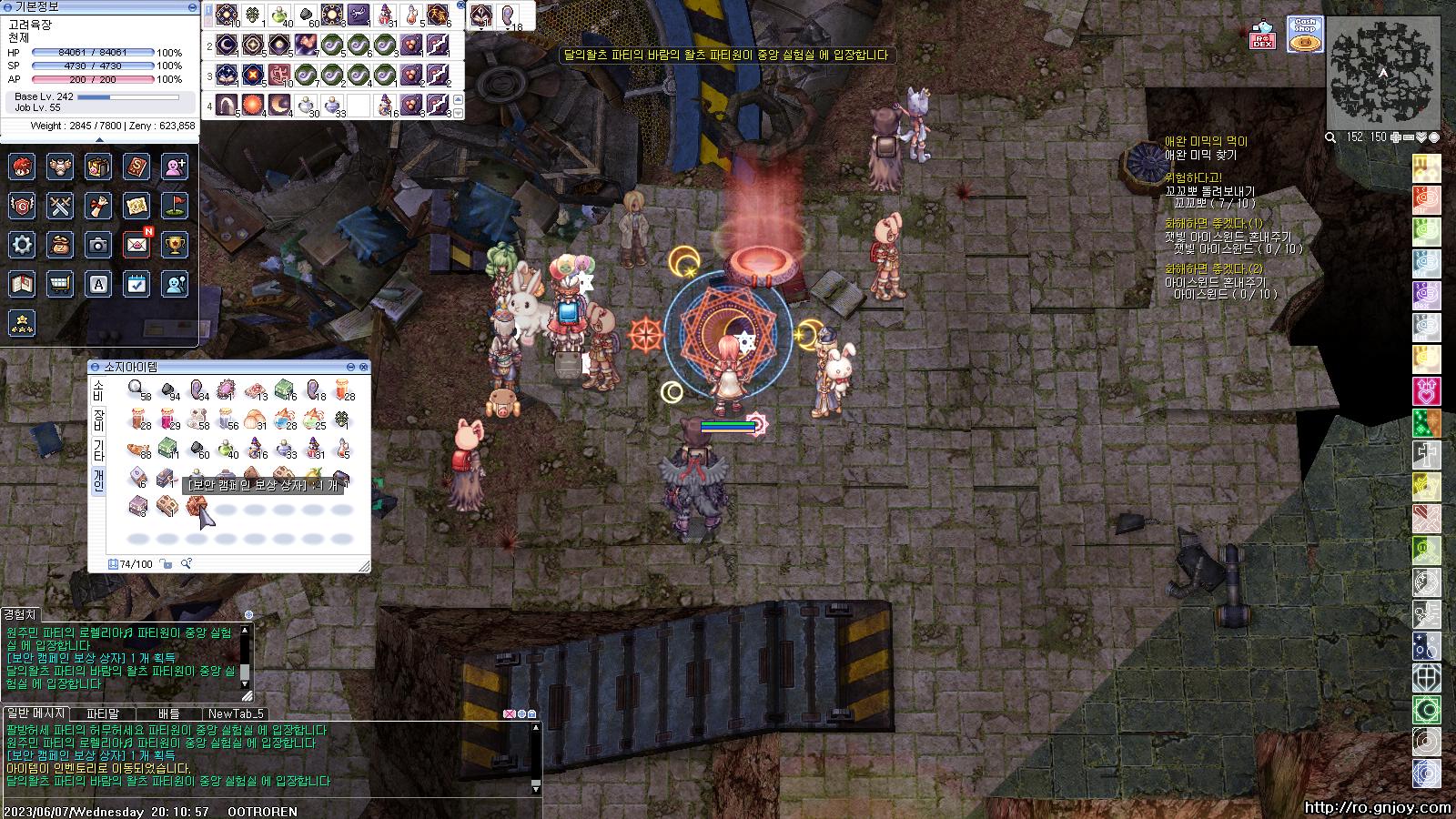This screenshot has height=819, width=1456.
Task: Open the RODEX mailbox icon
Action: 1261,35
